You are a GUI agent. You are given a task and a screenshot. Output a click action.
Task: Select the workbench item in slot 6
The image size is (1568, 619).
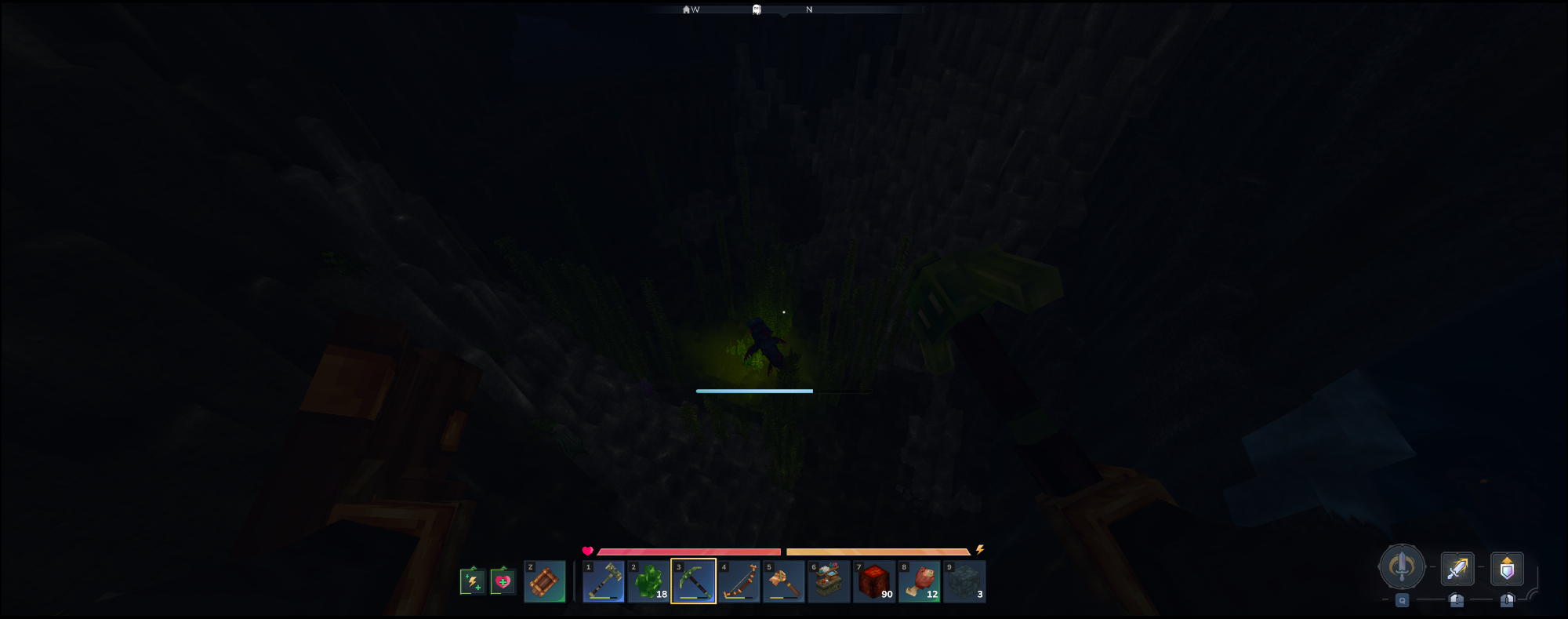point(829,581)
